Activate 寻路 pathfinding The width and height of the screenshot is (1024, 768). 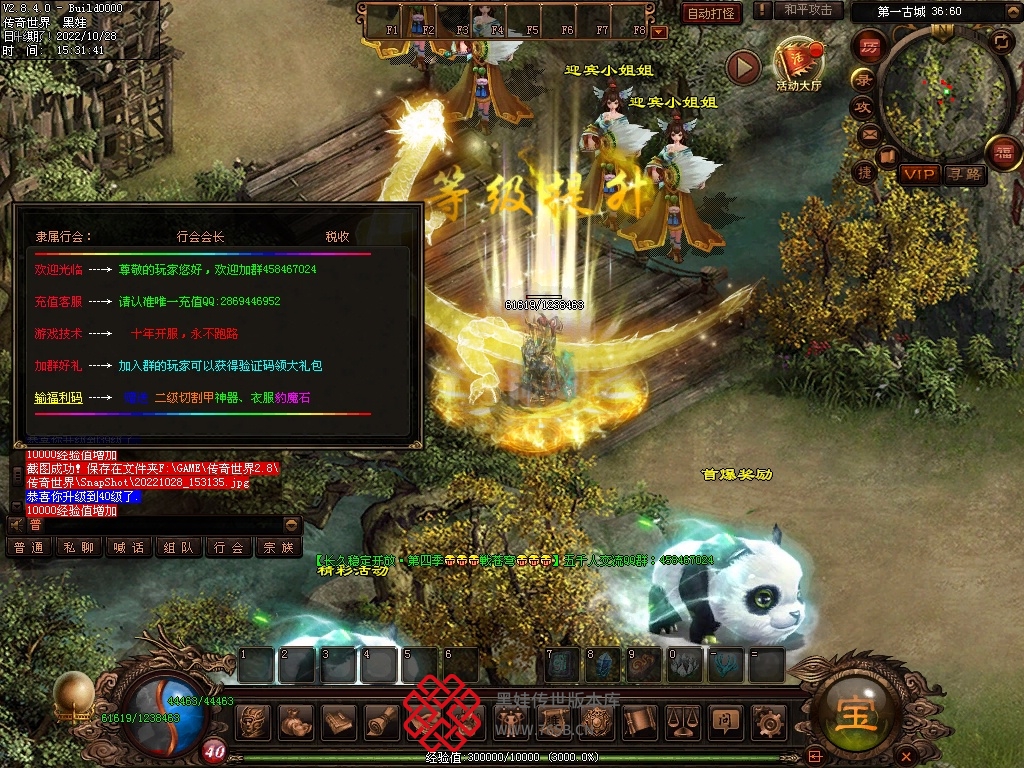(966, 174)
